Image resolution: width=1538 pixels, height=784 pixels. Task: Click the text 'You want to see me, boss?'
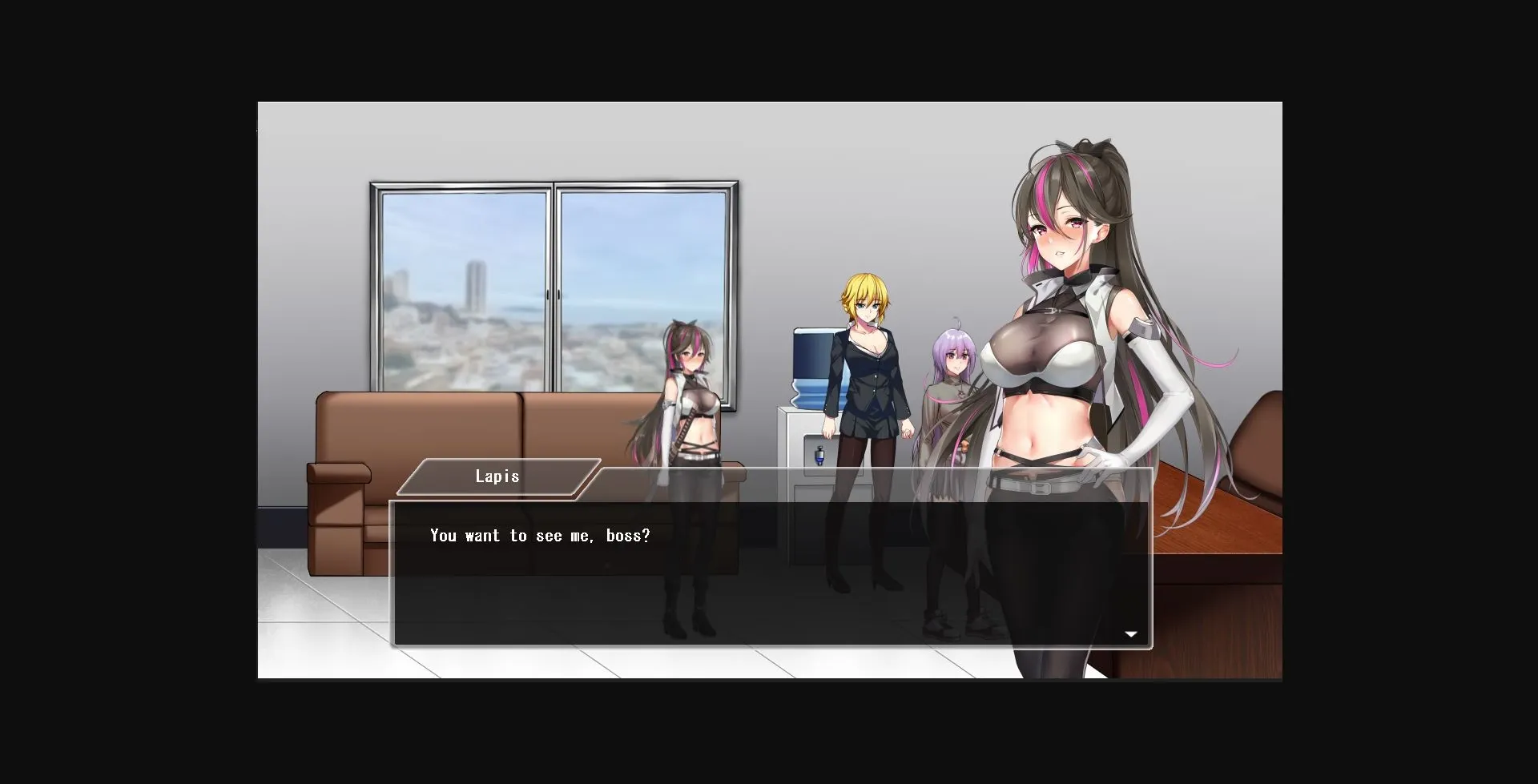(539, 535)
